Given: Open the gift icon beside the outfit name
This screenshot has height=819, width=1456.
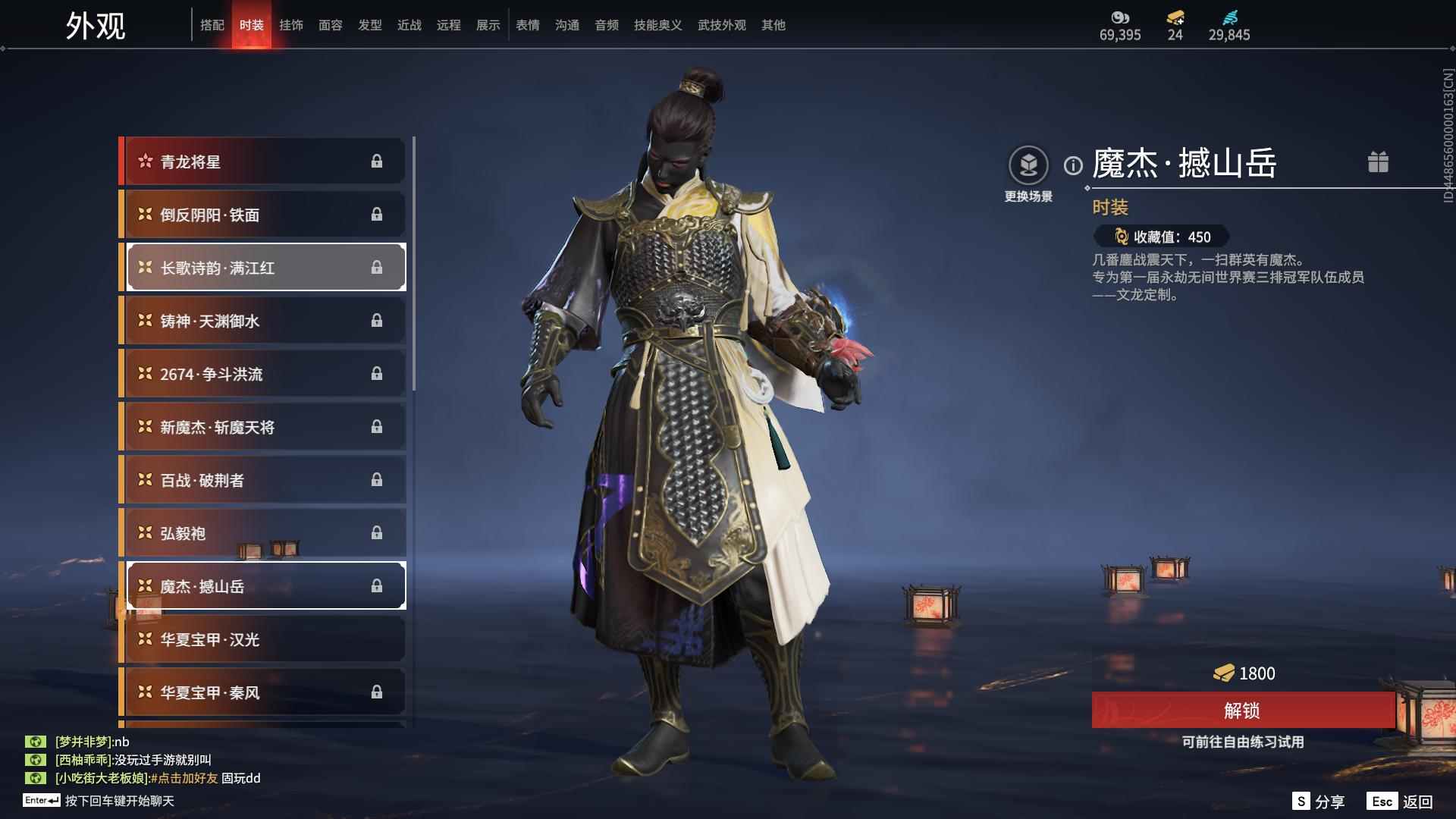Looking at the screenshot, I should (1378, 162).
